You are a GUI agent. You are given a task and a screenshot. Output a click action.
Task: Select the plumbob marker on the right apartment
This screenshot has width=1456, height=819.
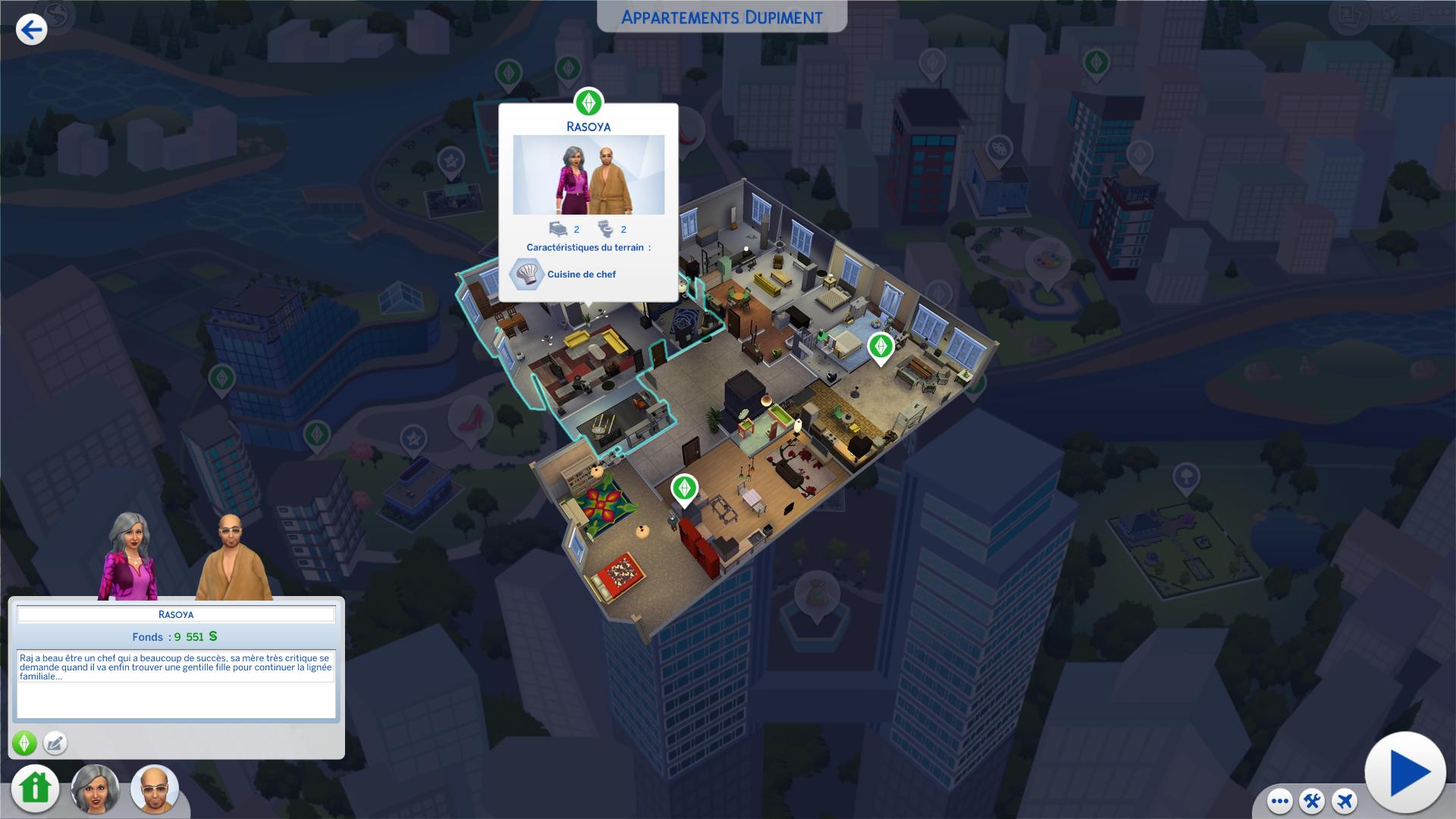tap(880, 347)
